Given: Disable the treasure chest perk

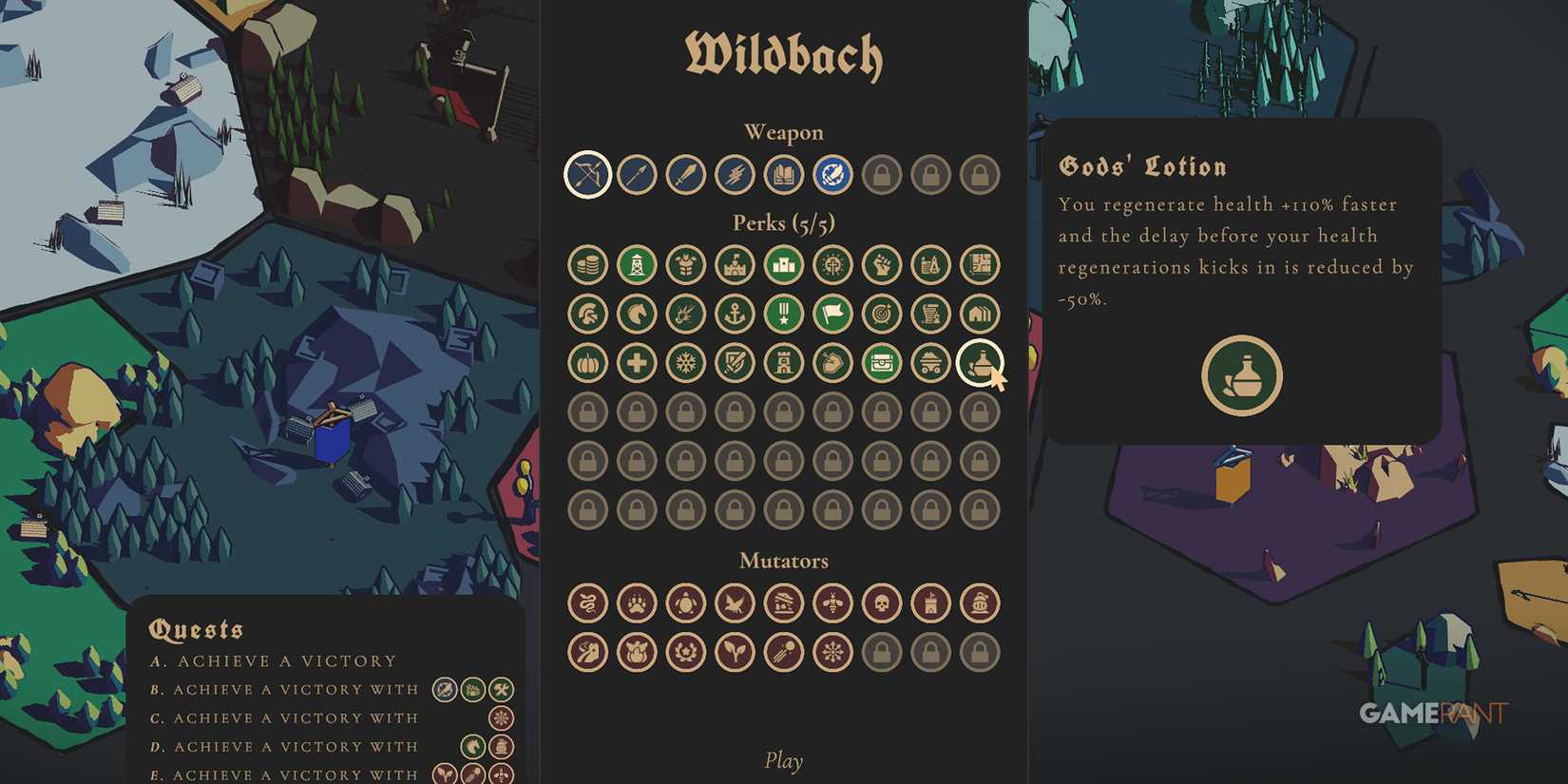Looking at the screenshot, I should (x=883, y=362).
